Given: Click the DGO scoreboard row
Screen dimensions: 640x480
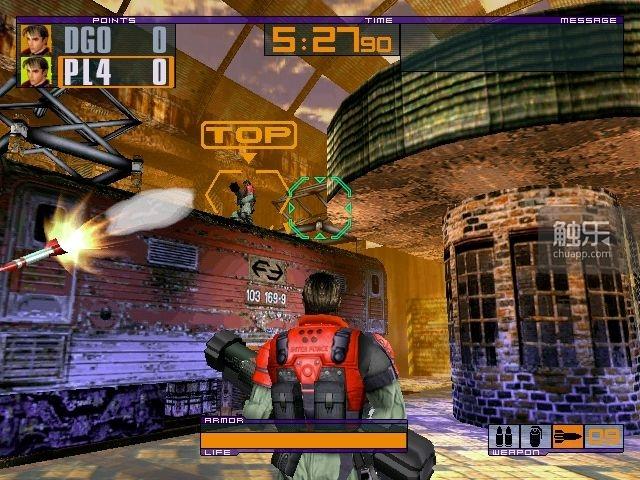Looking at the screenshot, I should coord(114,40).
